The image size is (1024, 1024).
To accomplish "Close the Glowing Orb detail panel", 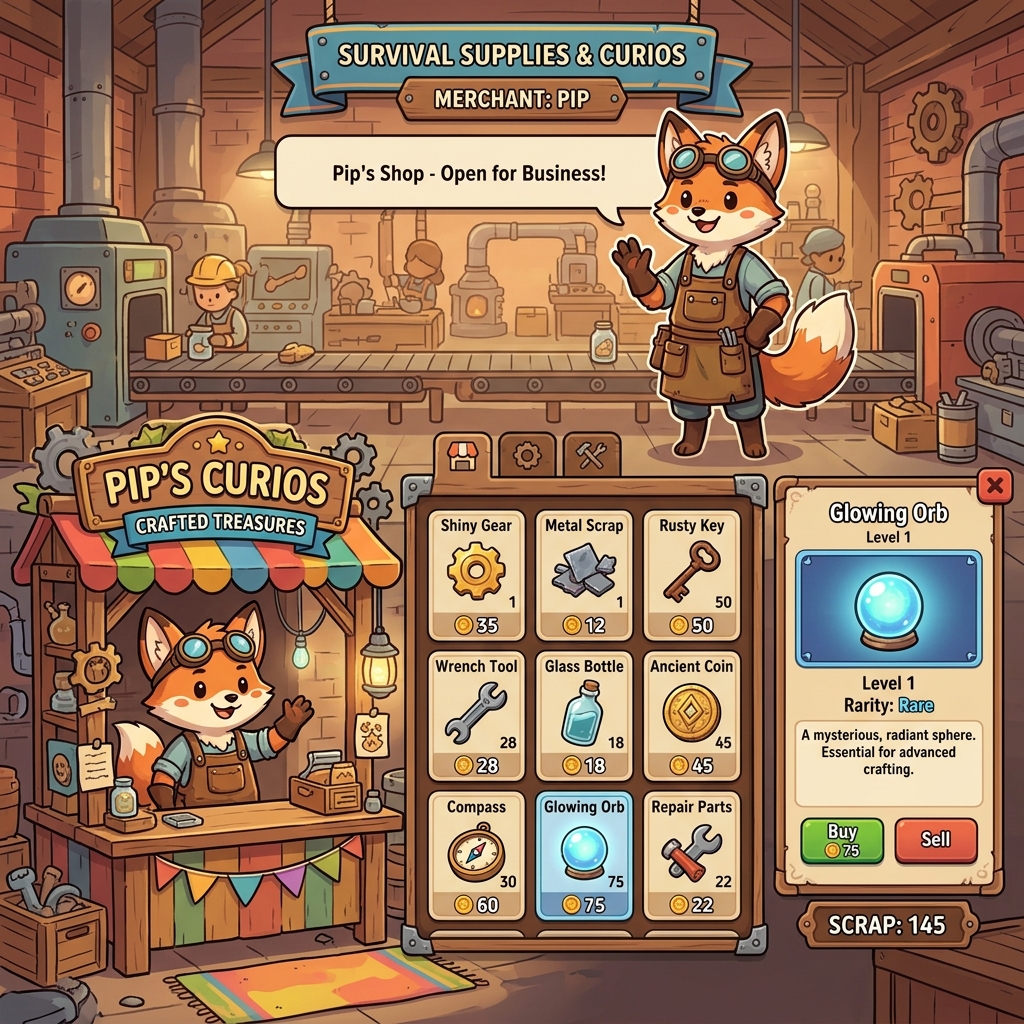I will click(x=994, y=487).
